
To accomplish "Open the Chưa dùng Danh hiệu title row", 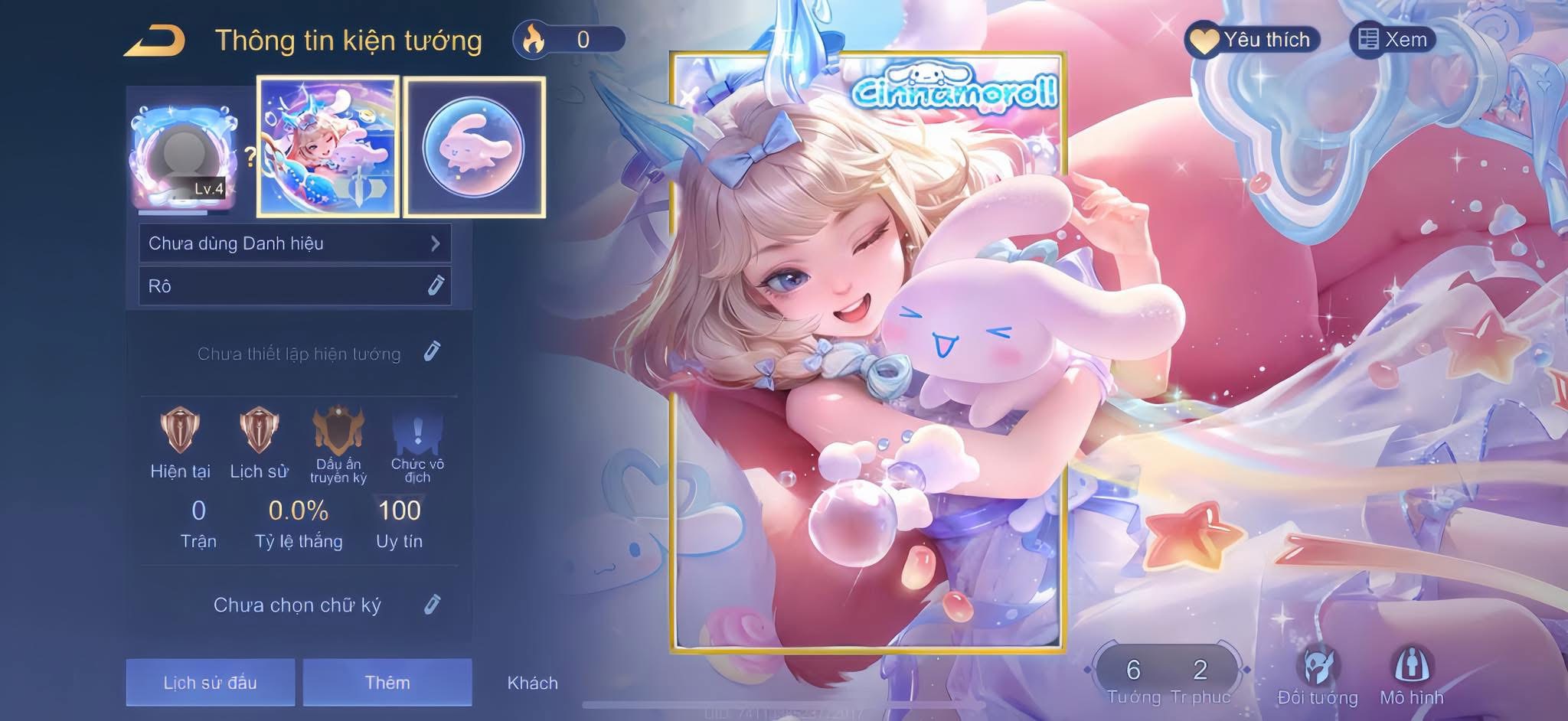I will (x=295, y=243).
